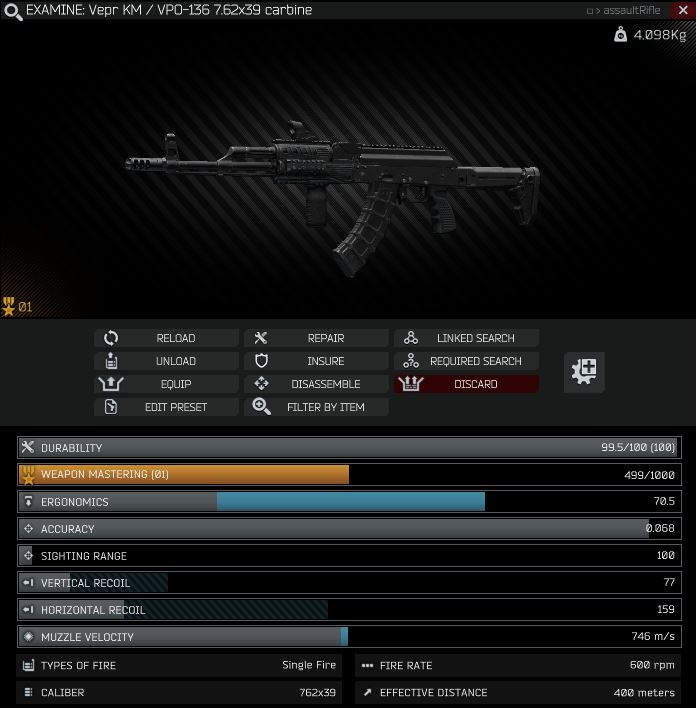
Task: Repair the weapon
Action: (x=316, y=338)
